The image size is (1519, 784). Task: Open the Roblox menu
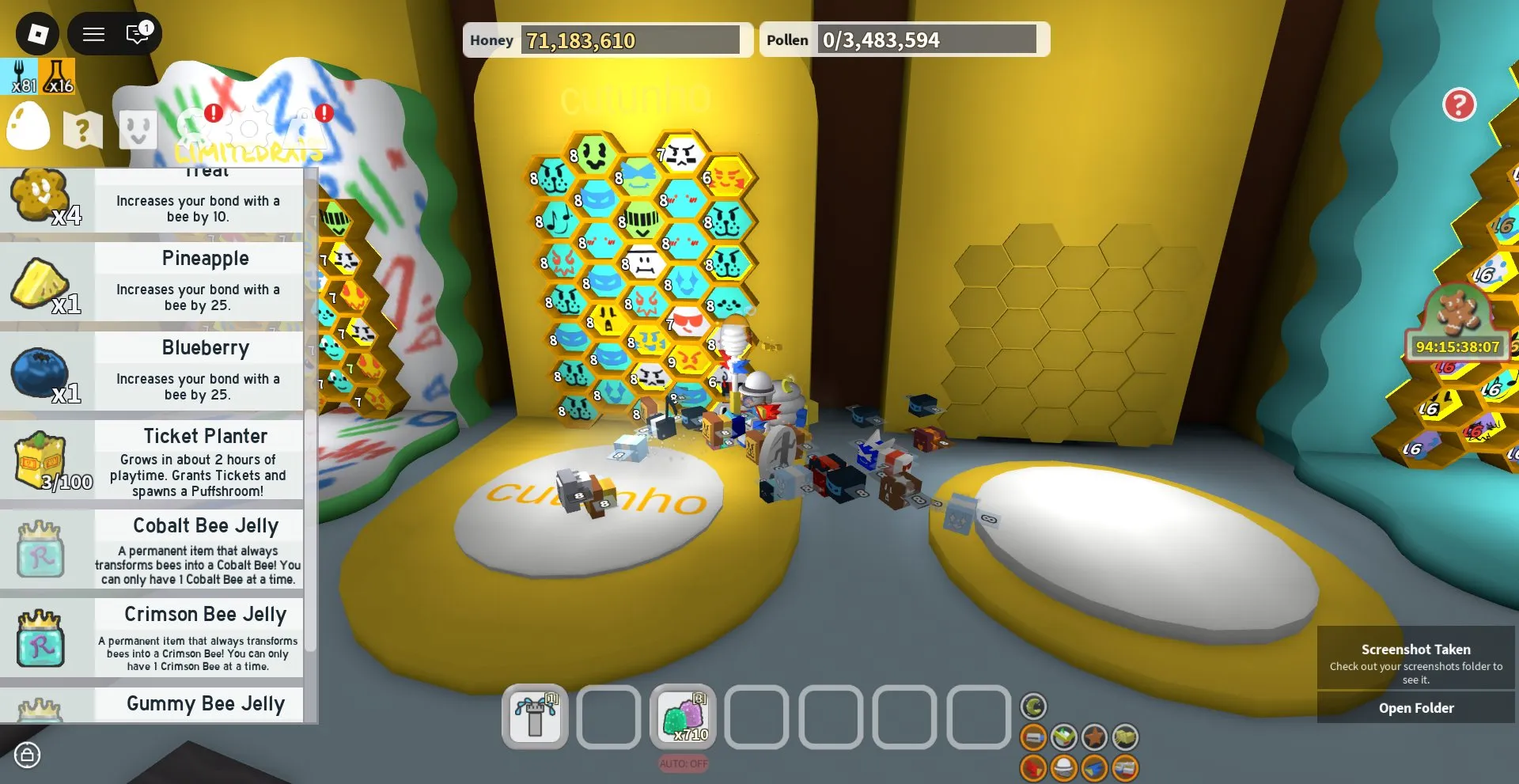(36, 33)
